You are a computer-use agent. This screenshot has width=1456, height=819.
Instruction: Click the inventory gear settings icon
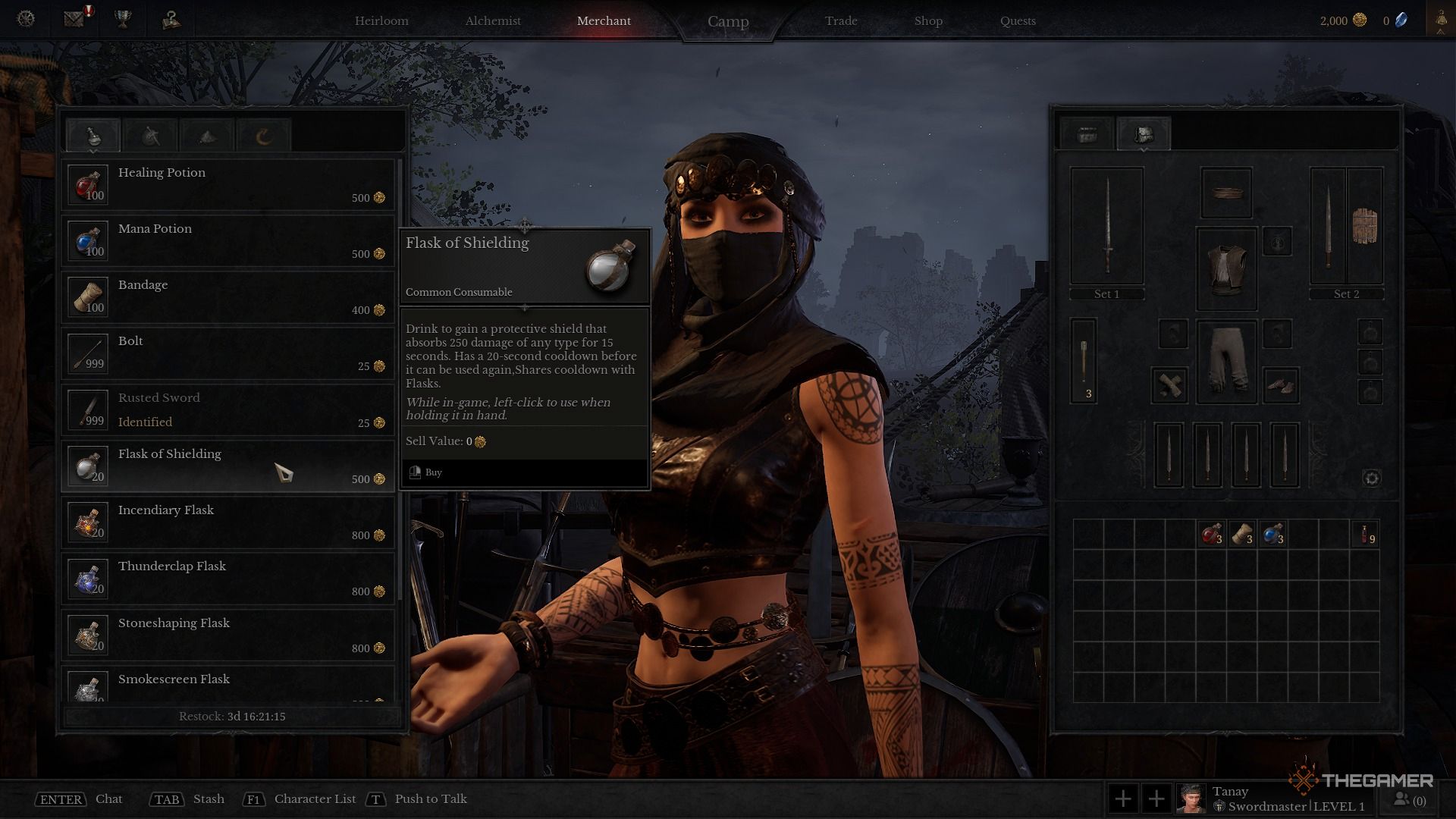pos(1371,478)
